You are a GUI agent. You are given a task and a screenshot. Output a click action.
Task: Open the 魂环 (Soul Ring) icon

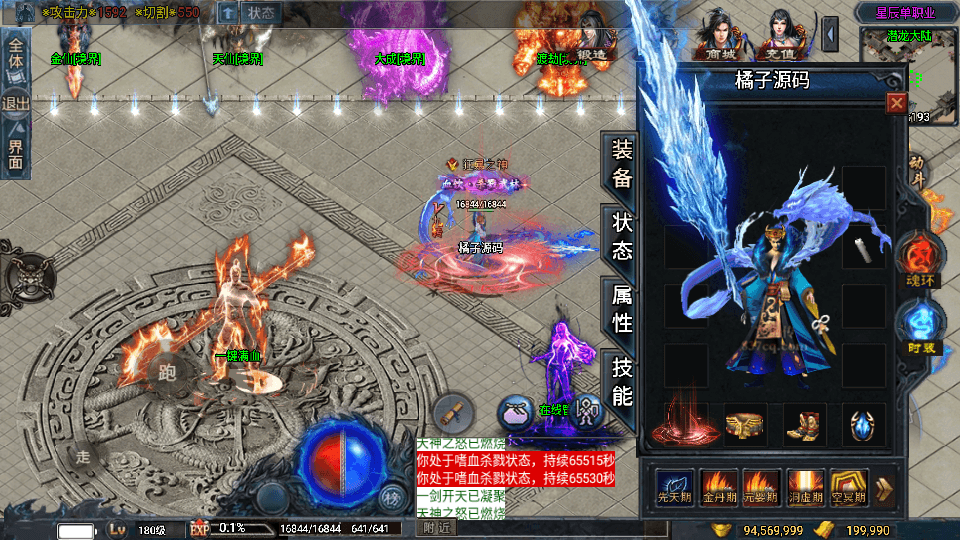[x=918, y=258]
